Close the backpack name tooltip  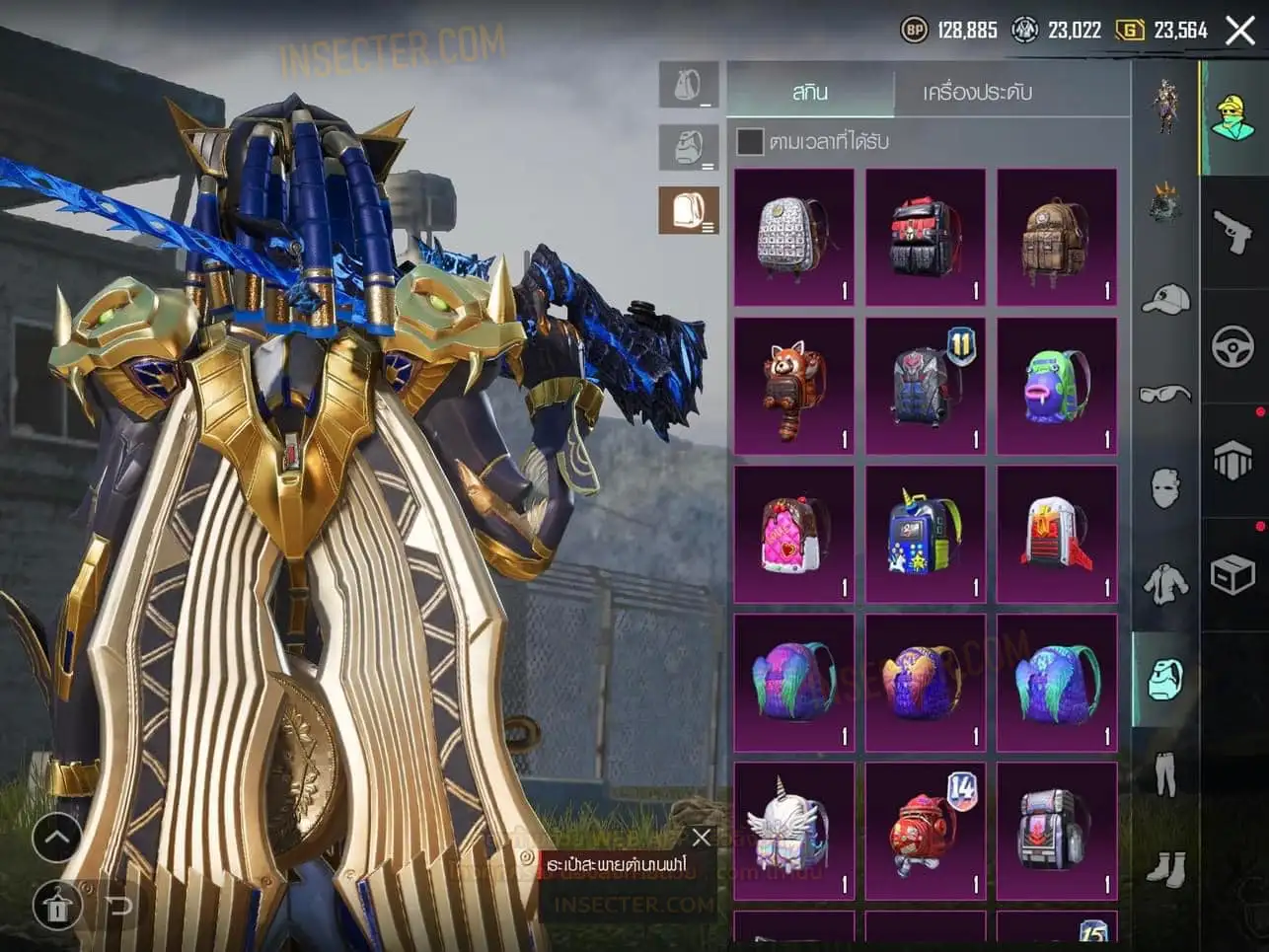[x=702, y=838]
